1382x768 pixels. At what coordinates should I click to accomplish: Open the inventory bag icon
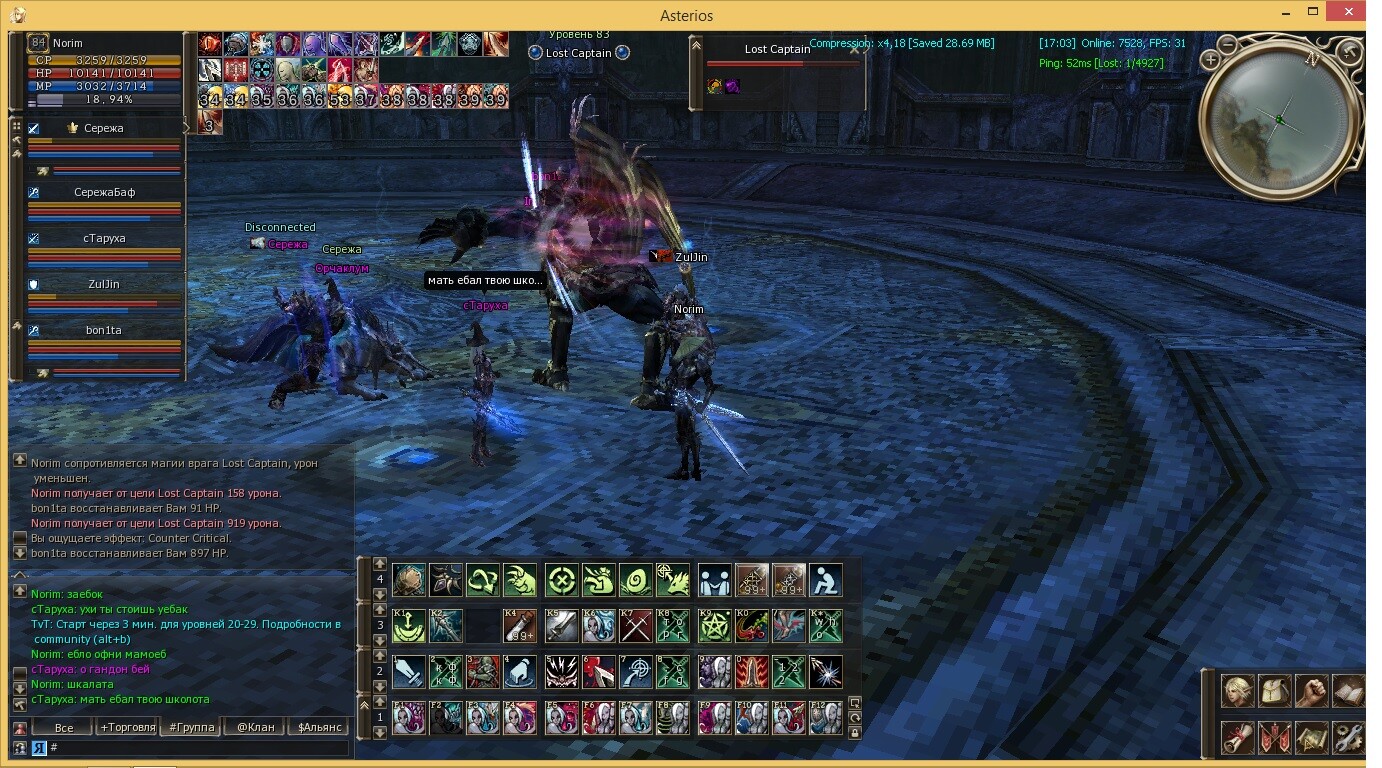1274,691
